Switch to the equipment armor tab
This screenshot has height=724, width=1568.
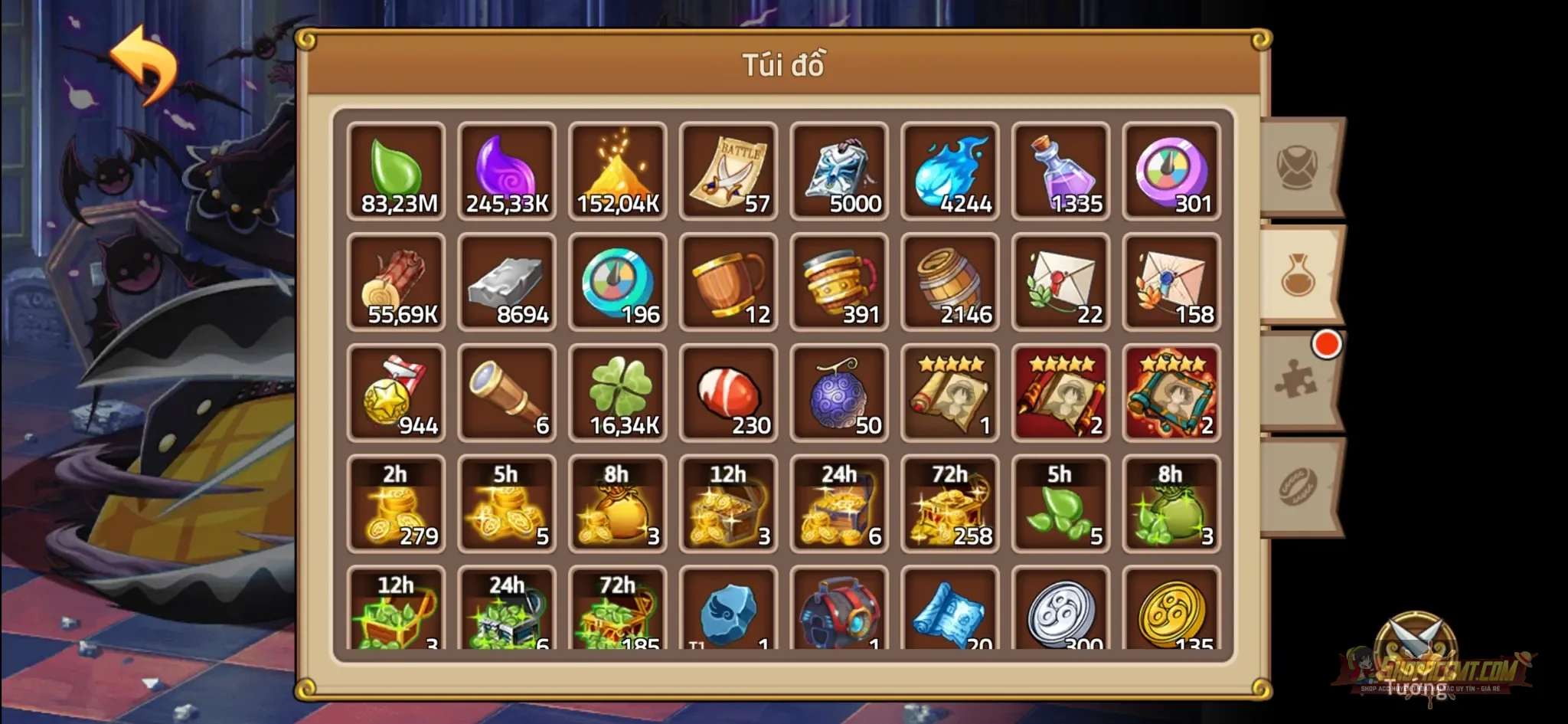coord(1301,165)
